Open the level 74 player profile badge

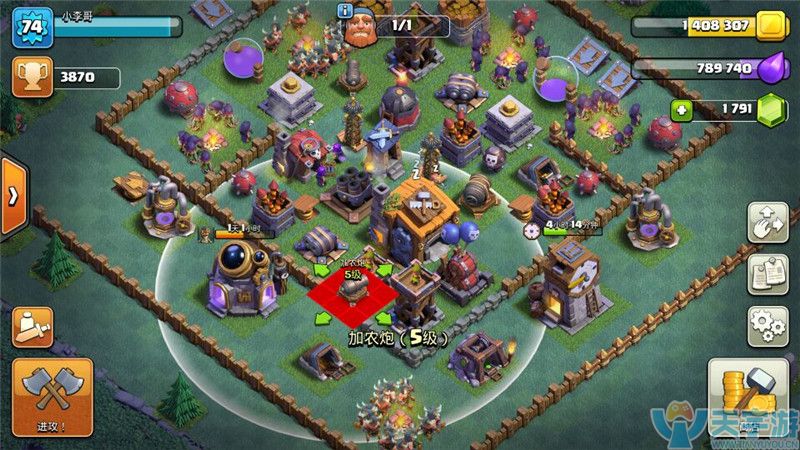tap(31, 28)
